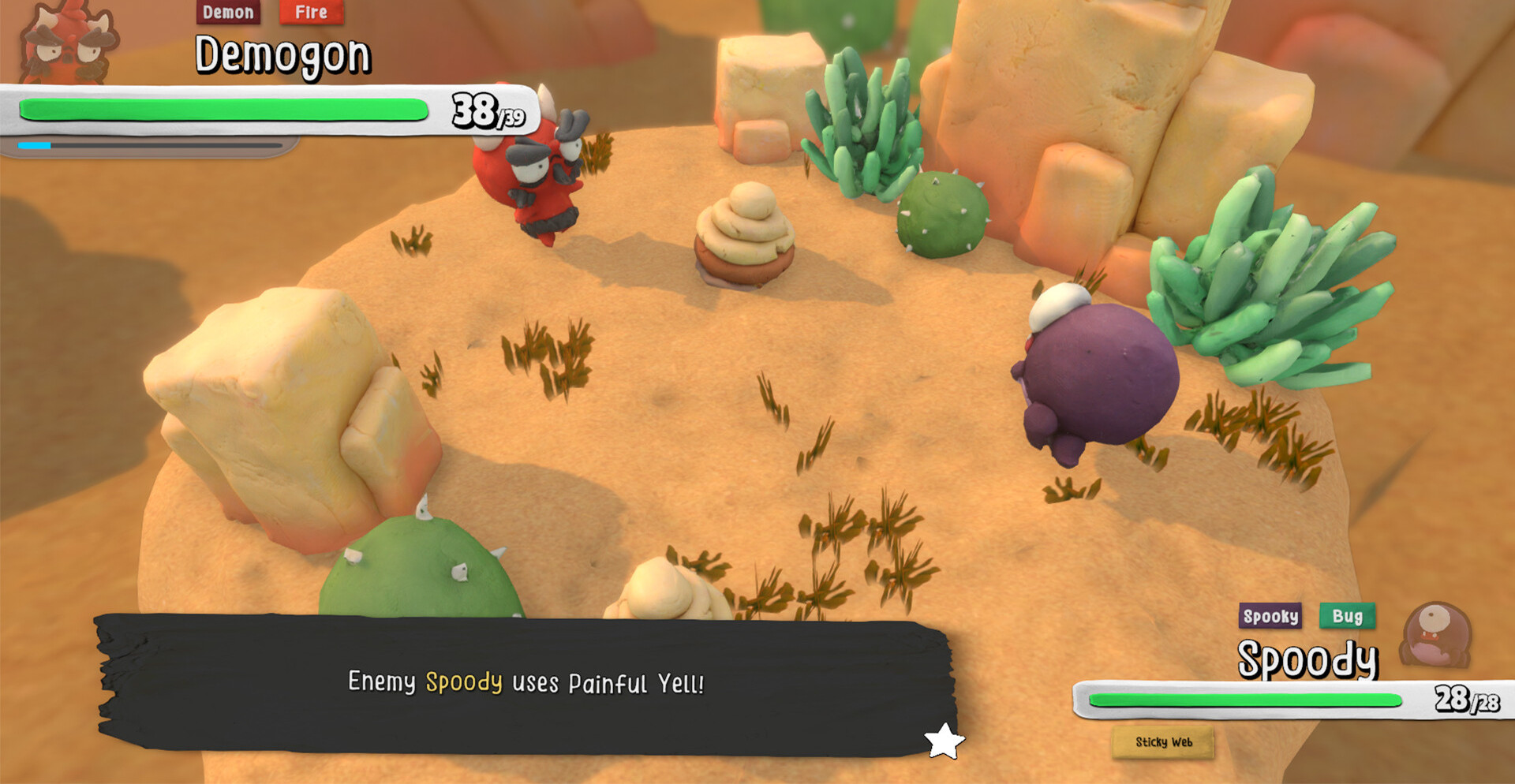This screenshot has height=784, width=1515.
Task: Advance the dialogue with the white star
Action: pos(944,741)
